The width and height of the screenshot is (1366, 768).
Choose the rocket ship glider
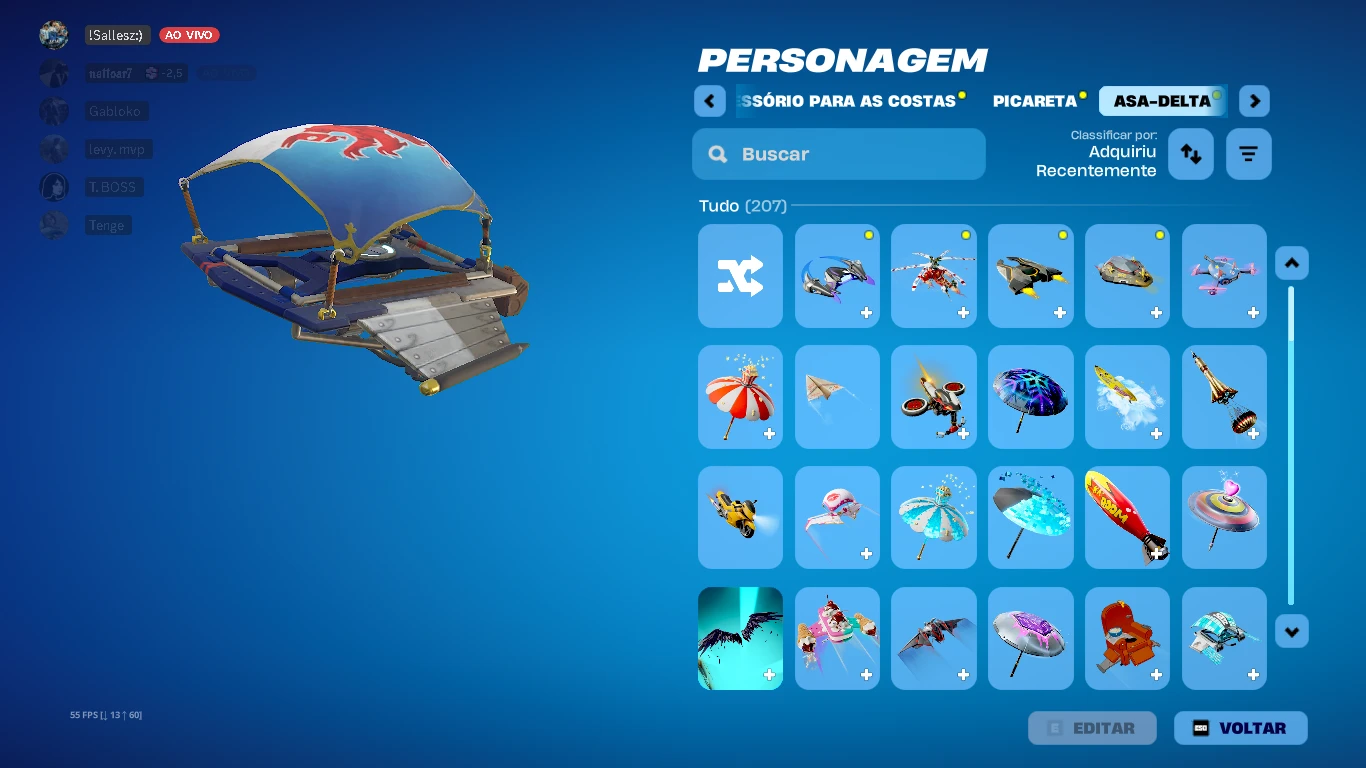pos(1224,397)
